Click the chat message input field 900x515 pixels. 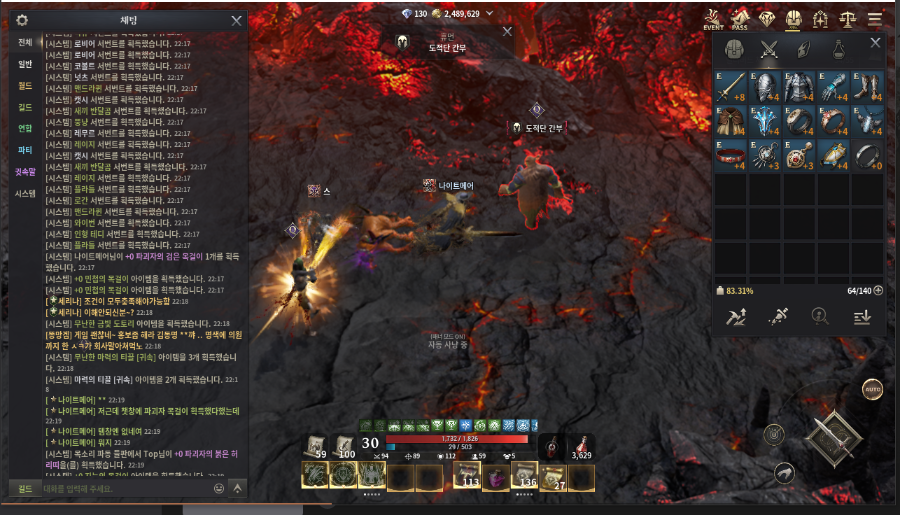pos(120,489)
